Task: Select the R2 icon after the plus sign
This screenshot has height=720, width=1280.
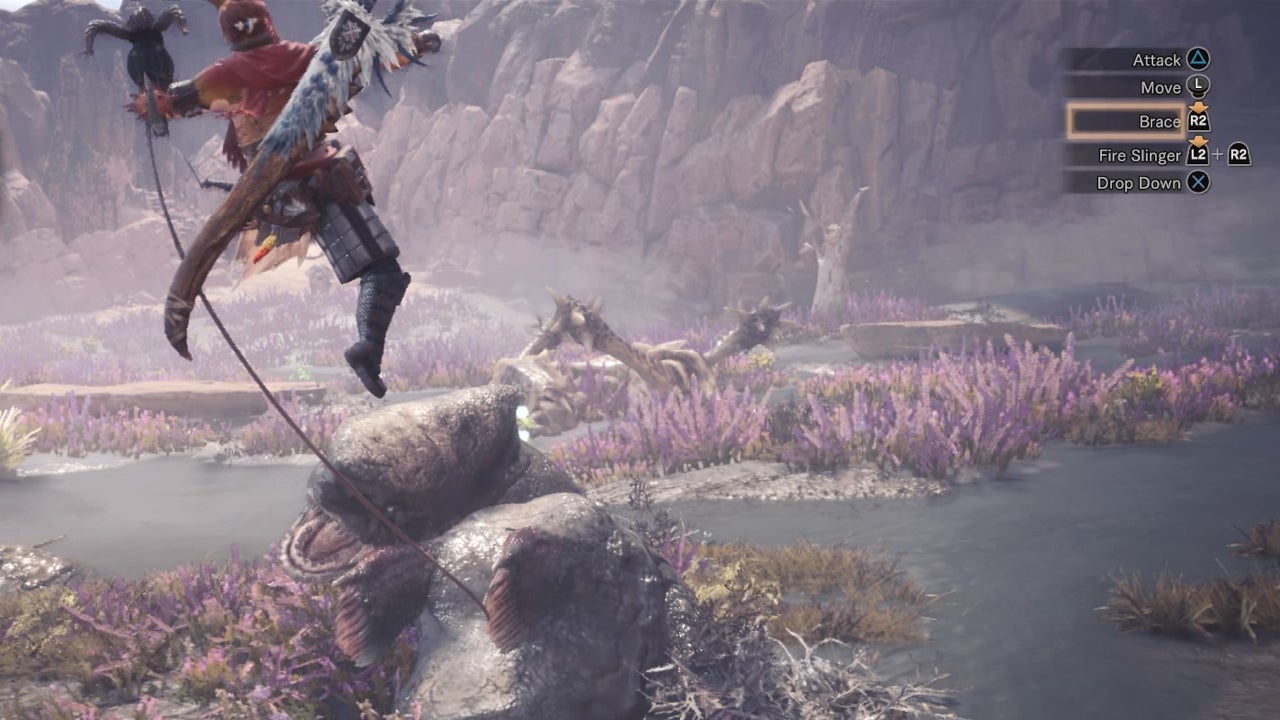Action: [x=1240, y=156]
